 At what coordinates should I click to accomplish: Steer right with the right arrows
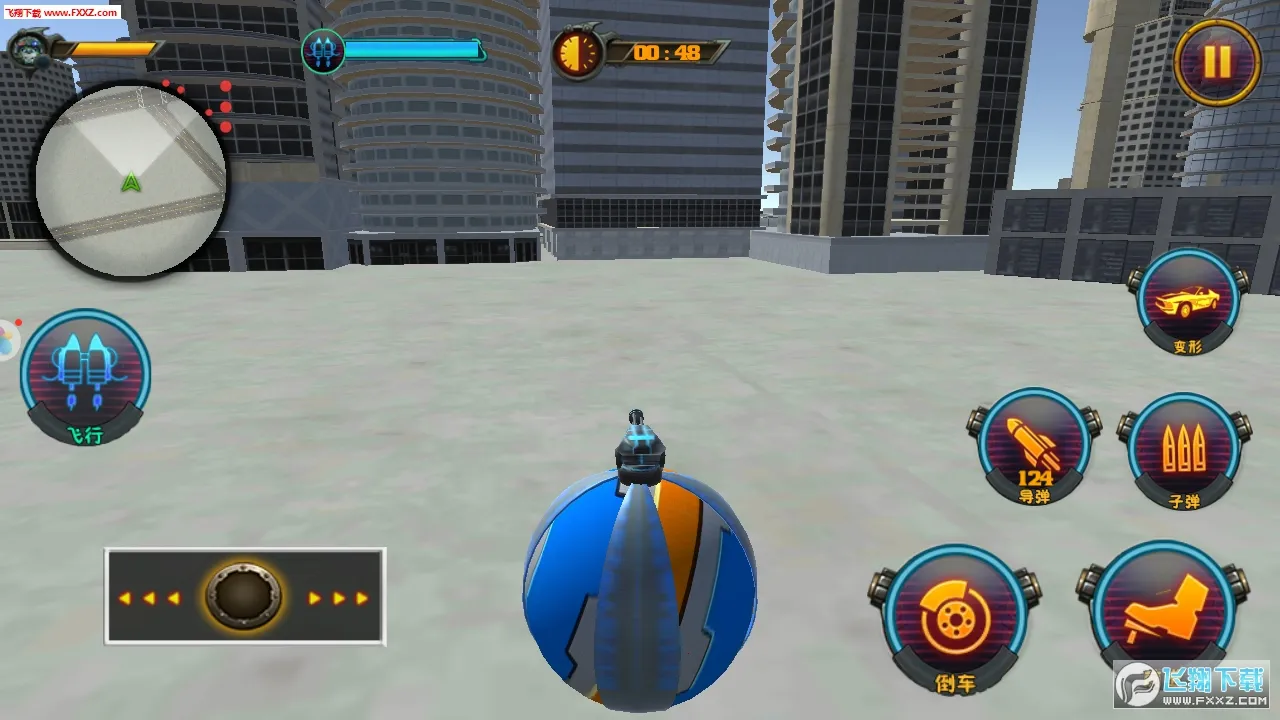point(338,598)
